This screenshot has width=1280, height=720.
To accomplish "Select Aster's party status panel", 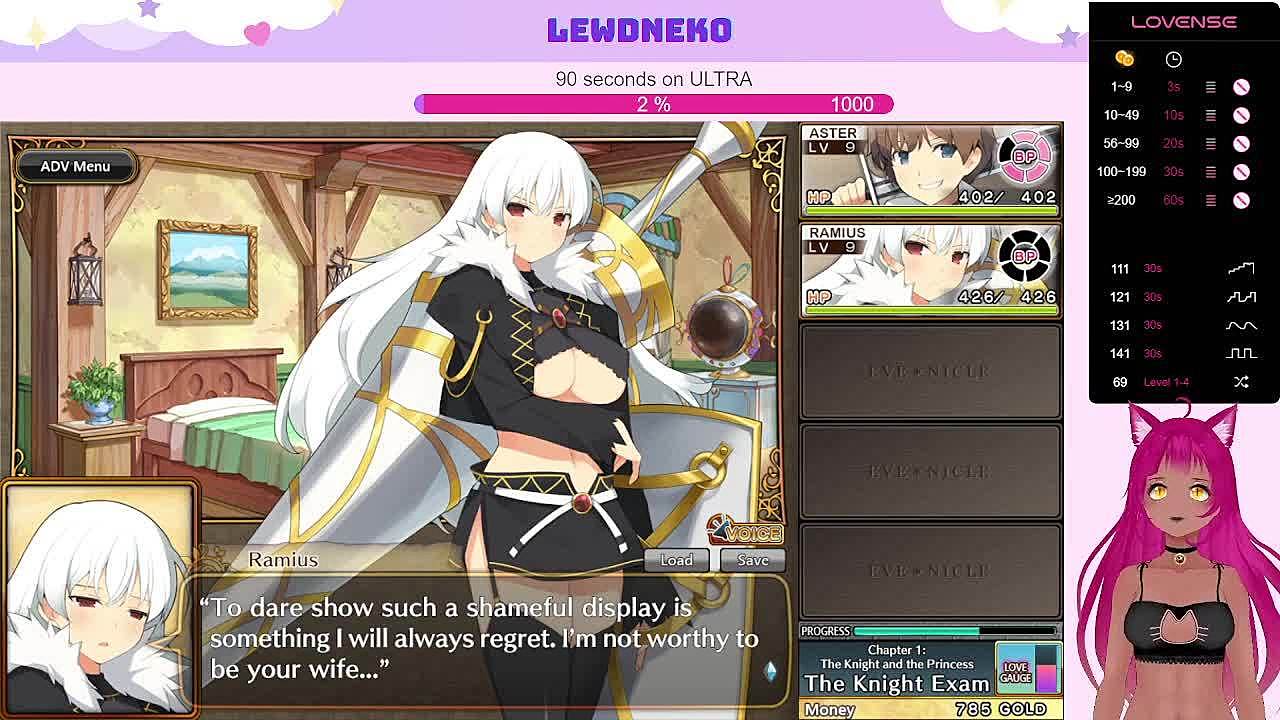I will click(930, 170).
